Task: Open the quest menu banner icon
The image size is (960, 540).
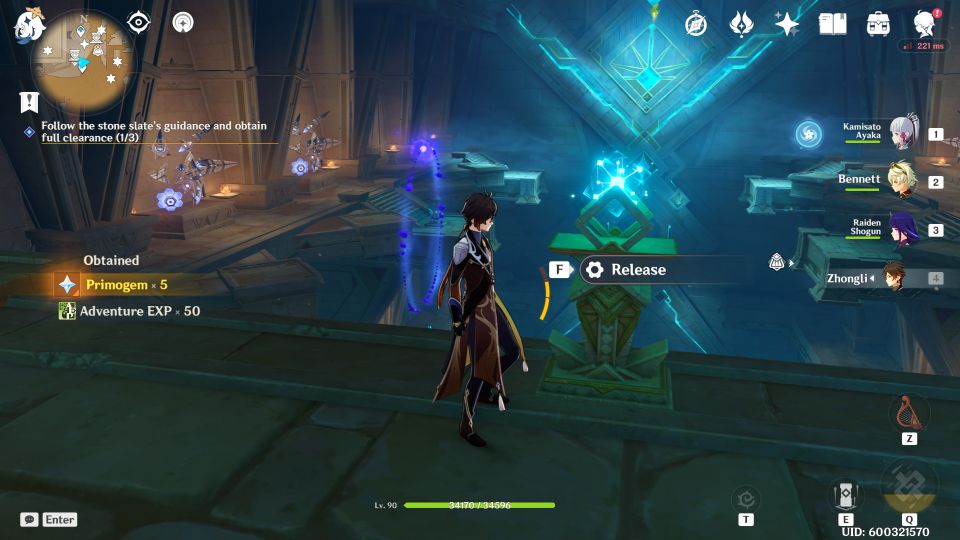Action: 29,101
